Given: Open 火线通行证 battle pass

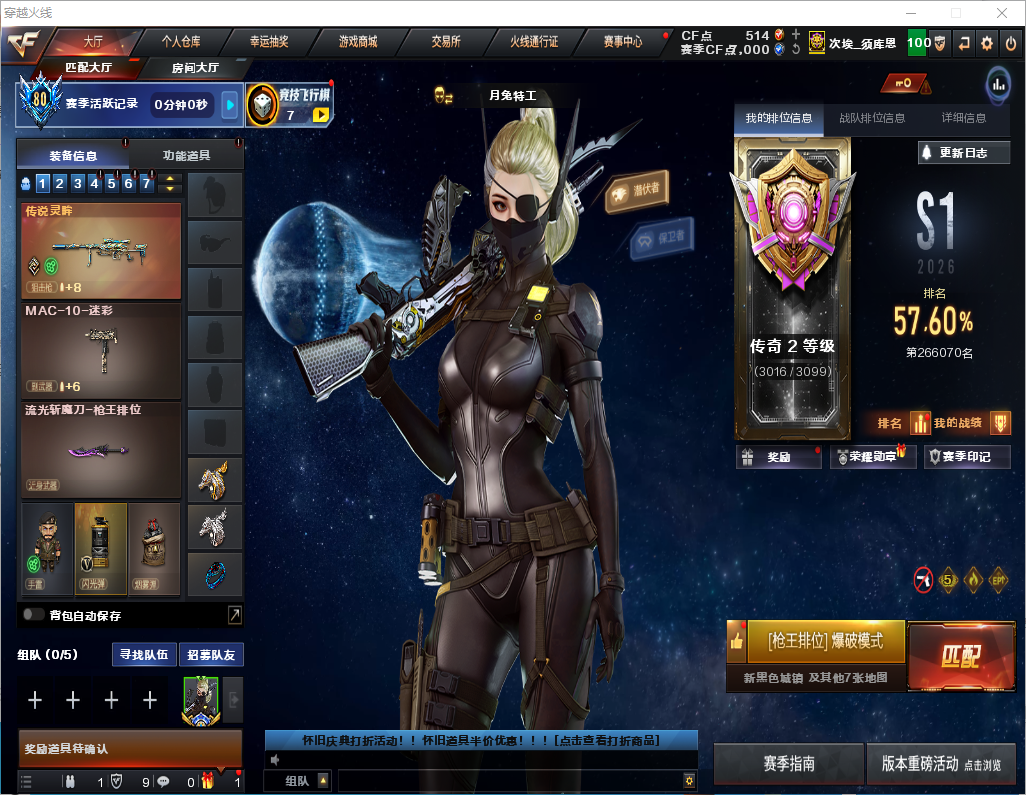Looking at the screenshot, I should click(x=534, y=42).
